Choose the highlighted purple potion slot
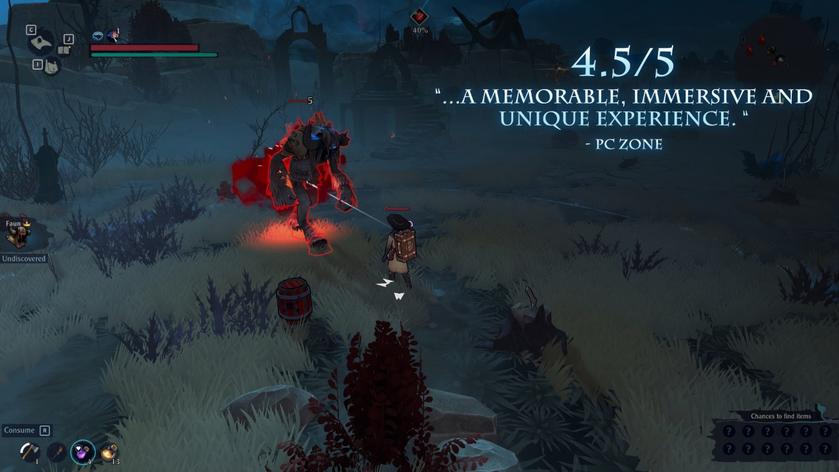 click(82, 452)
